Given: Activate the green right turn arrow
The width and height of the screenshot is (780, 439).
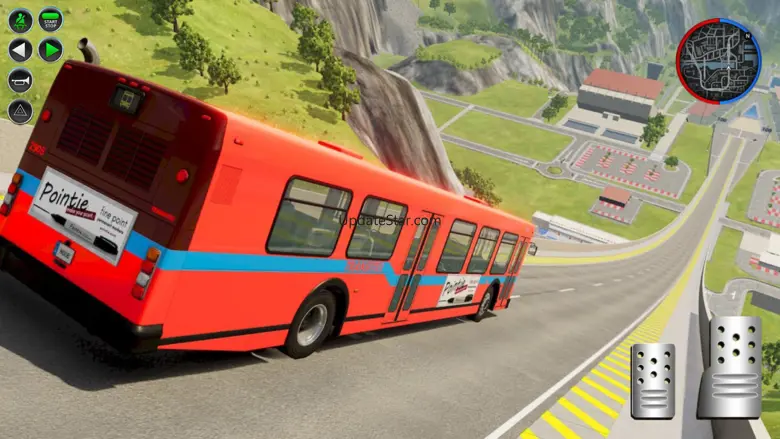Looking at the screenshot, I should tap(50, 50).
